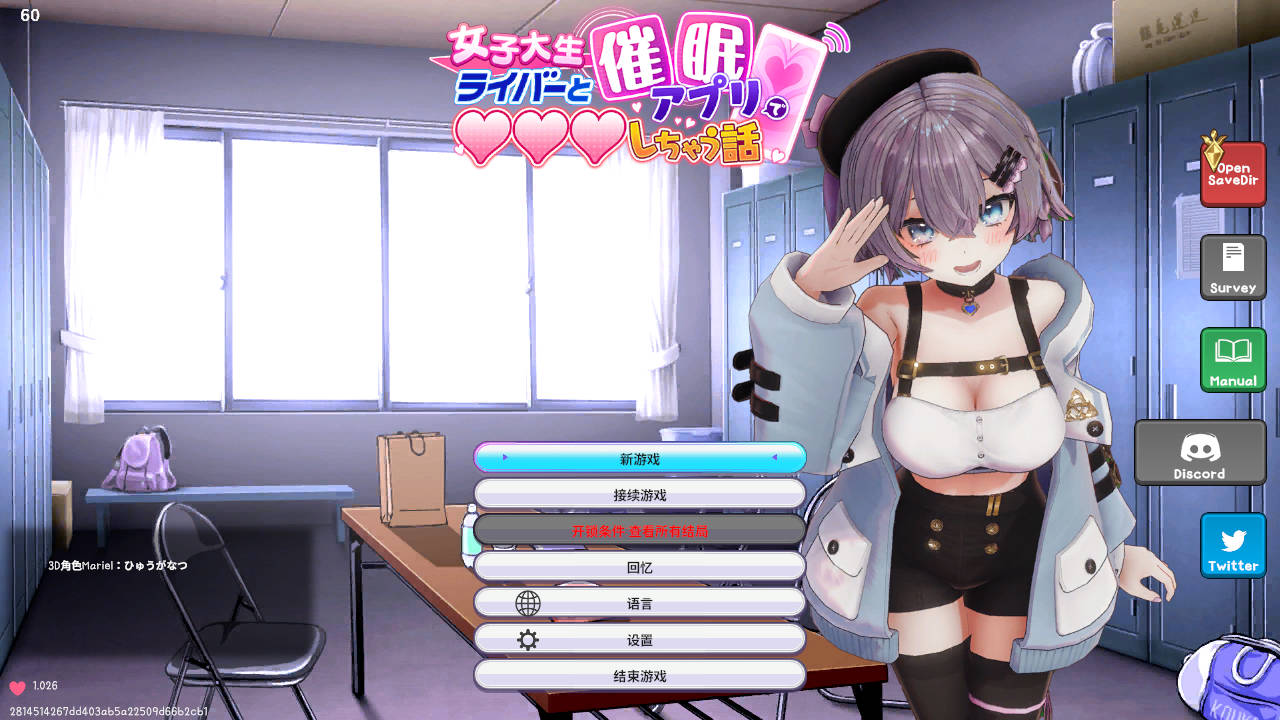Image resolution: width=1280 pixels, height=720 pixels.
Task: Open the Survey document icon
Action: click(1233, 267)
